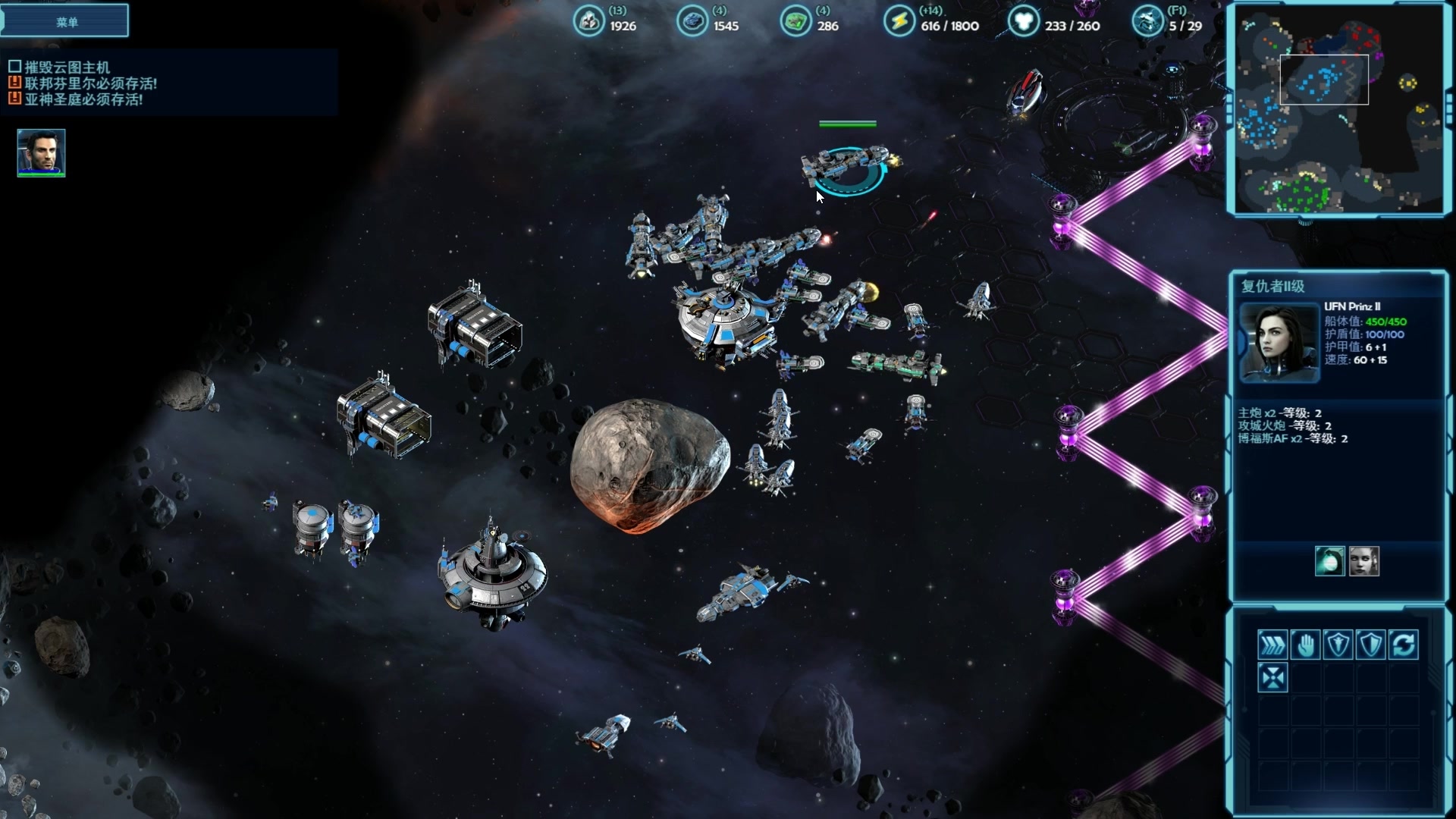This screenshot has width=1456, height=819.
Task: Open the 菜单 menu button
Action: point(66,21)
